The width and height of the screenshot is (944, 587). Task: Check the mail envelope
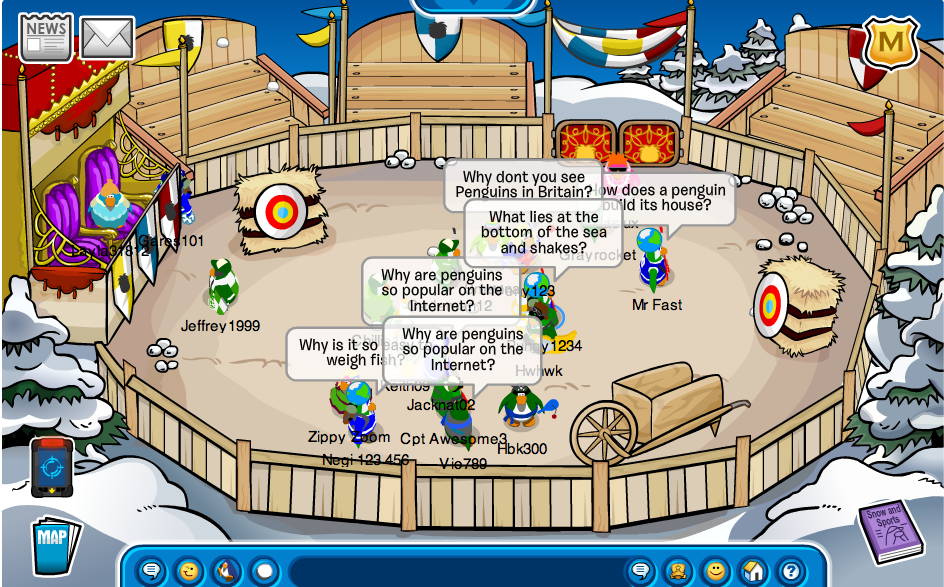click(107, 38)
